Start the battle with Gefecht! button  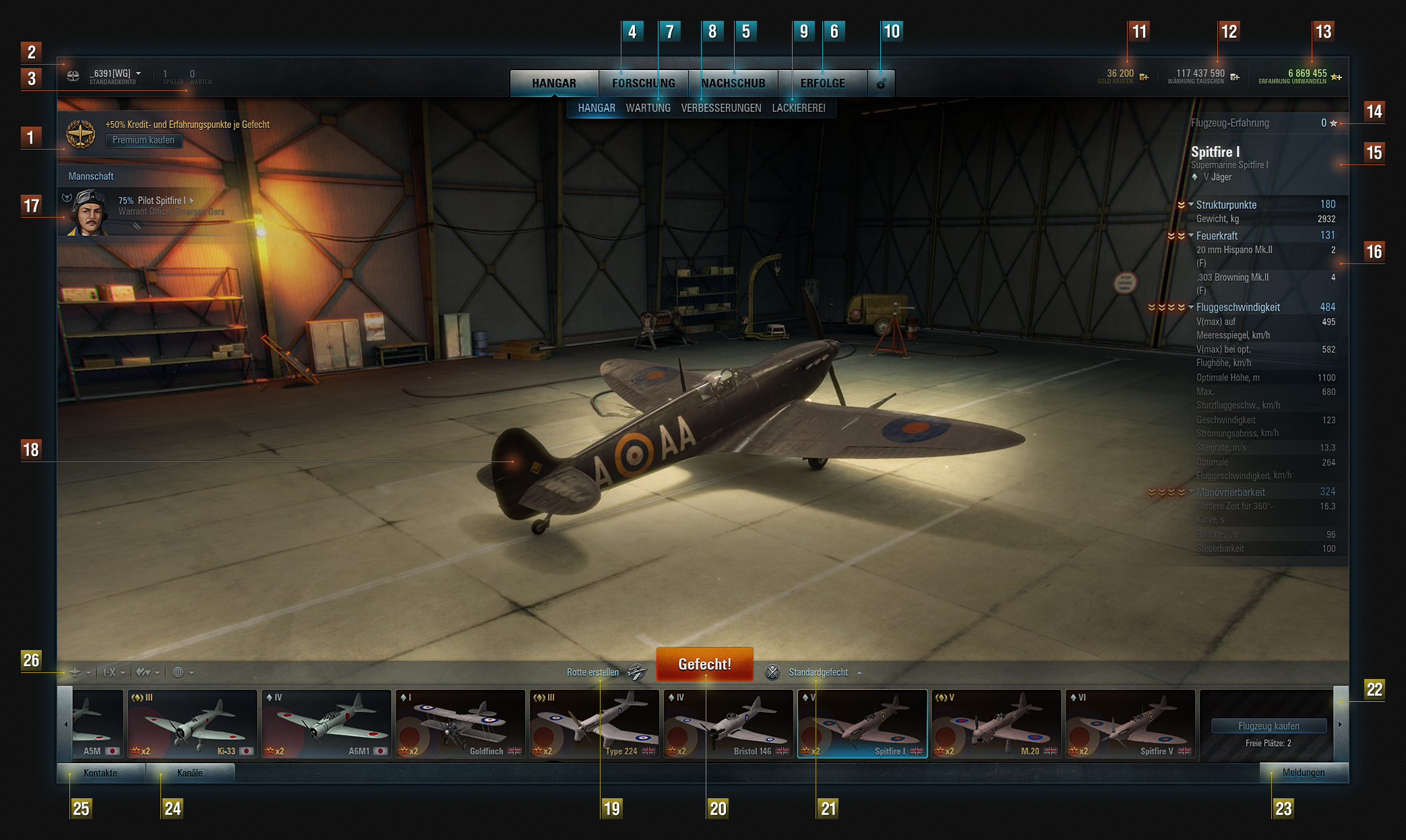tap(704, 664)
